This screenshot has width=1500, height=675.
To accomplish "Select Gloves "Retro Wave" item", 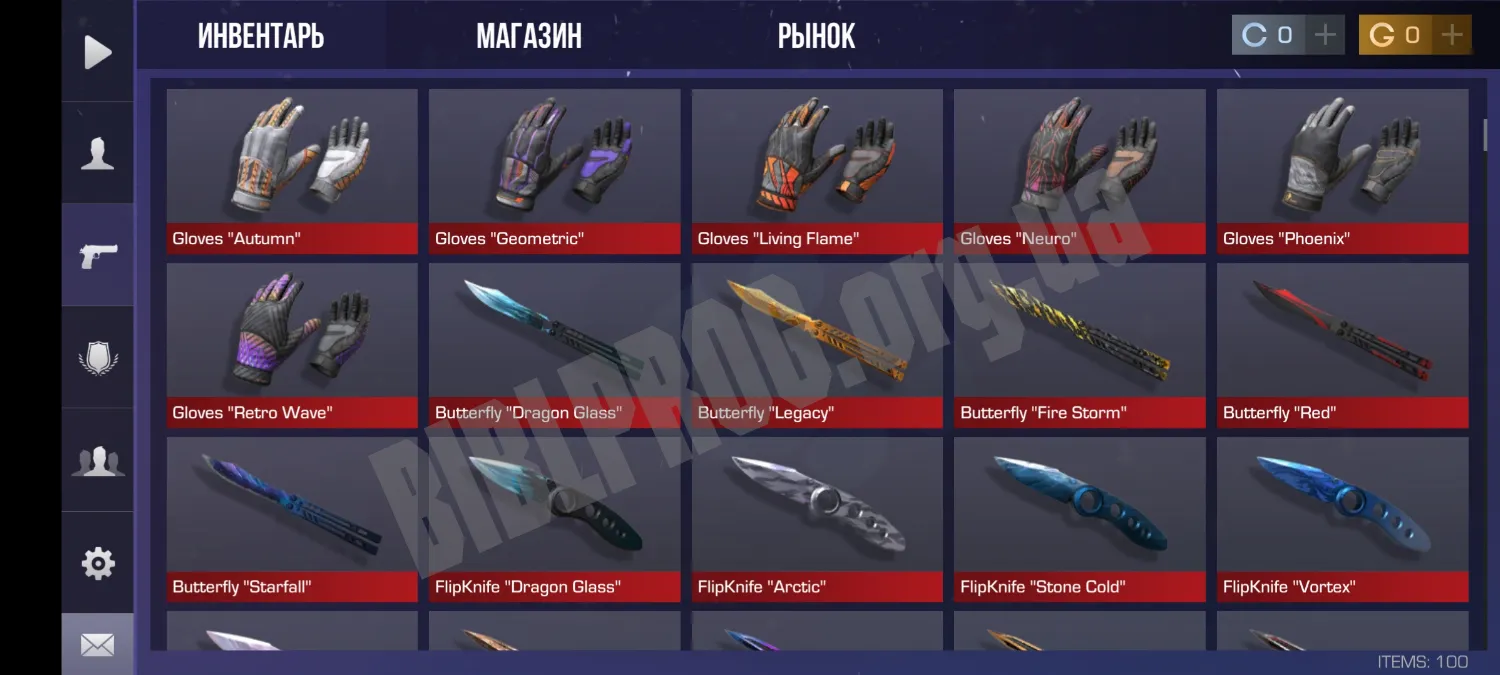I will point(292,344).
